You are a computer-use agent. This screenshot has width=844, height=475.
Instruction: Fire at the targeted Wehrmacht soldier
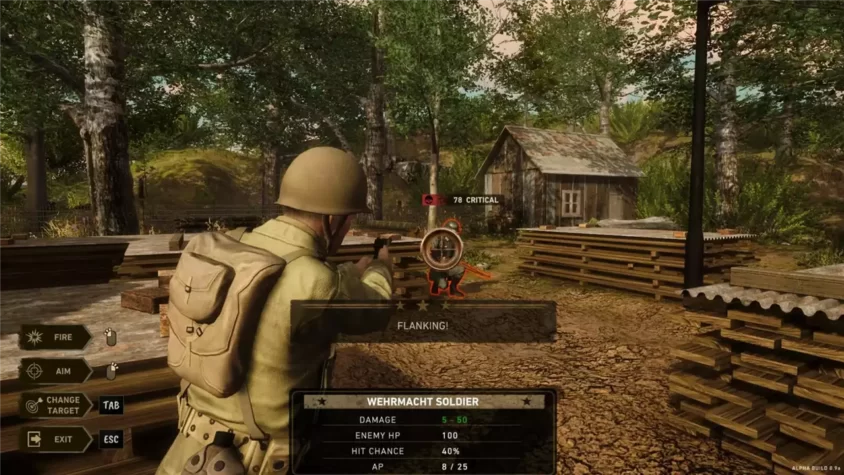click(55, 337)
